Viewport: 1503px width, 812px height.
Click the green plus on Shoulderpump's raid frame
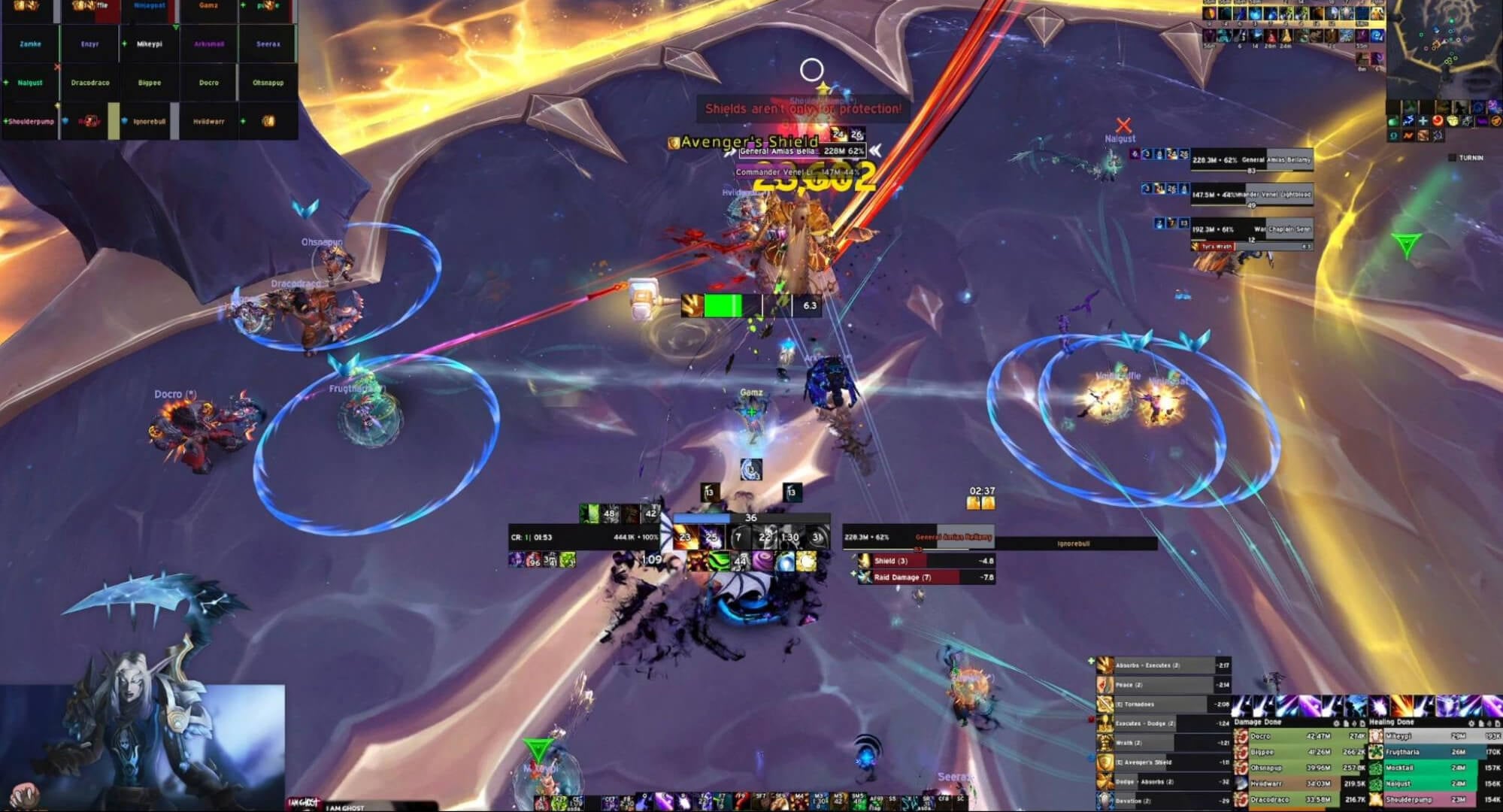(x=6, y=120)
